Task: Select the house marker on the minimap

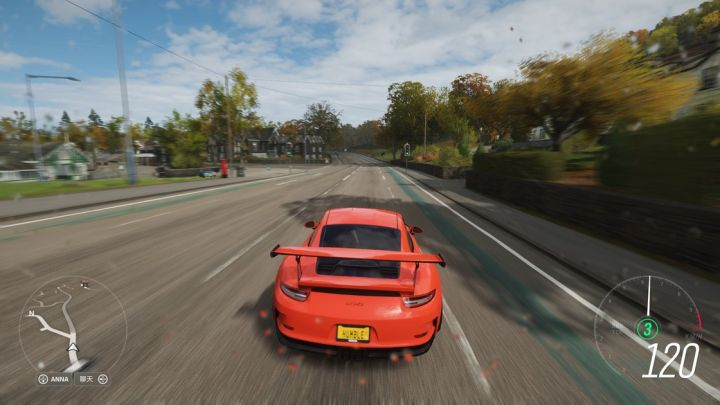Action: pyautogui.click(x=84, y=285)
